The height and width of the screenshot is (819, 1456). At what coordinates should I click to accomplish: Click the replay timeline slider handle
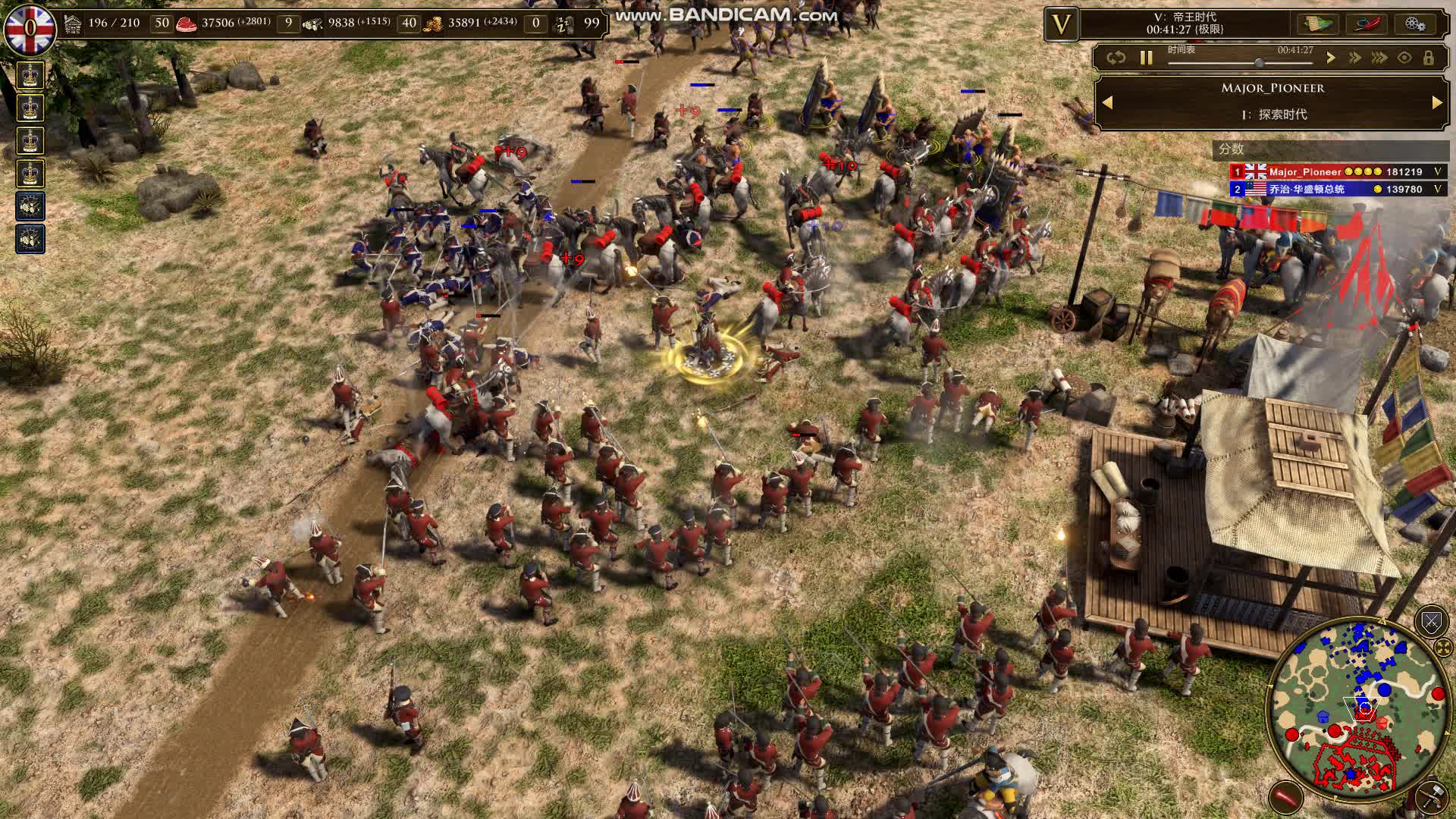tap(1259, 63)
